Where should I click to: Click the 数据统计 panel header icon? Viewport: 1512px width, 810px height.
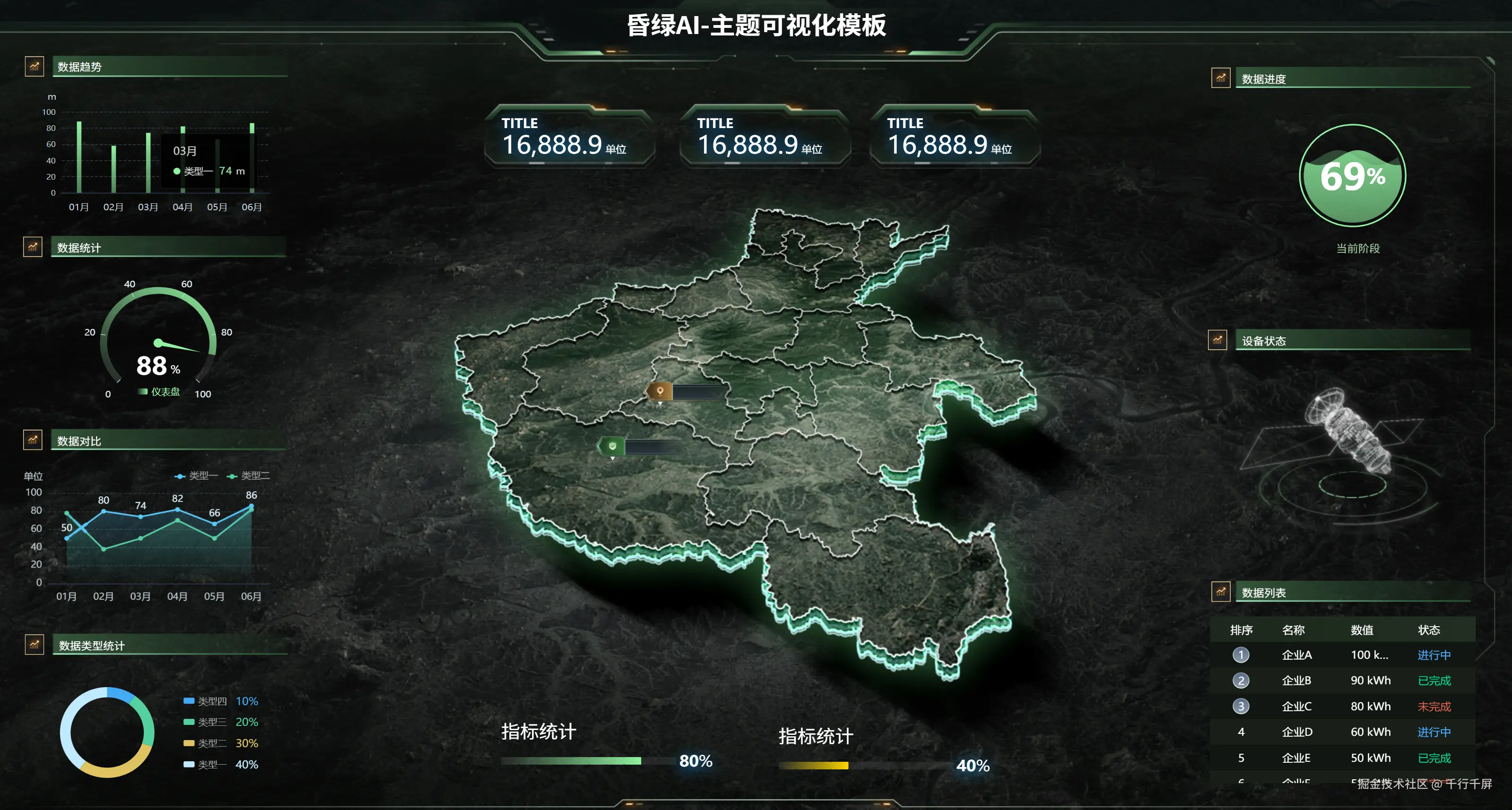(x=34, y=247)
